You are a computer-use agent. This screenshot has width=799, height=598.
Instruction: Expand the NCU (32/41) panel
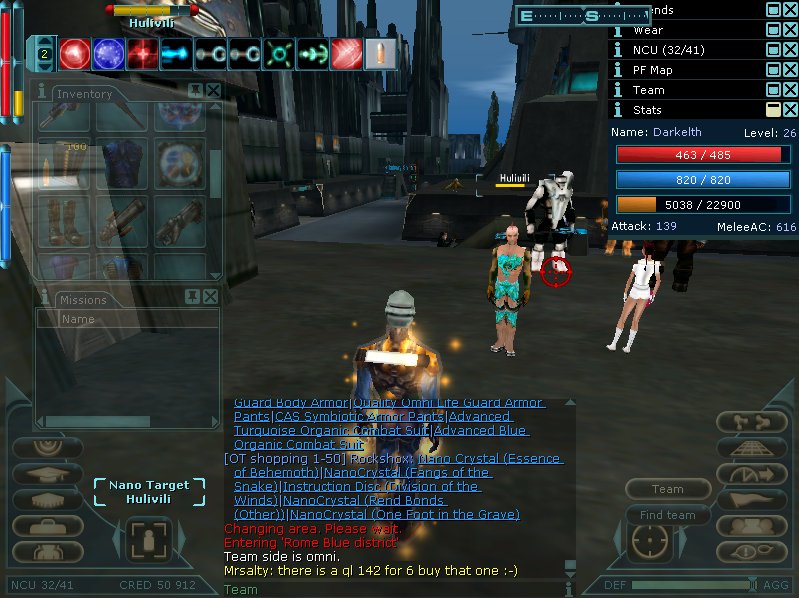coord(774,50)
